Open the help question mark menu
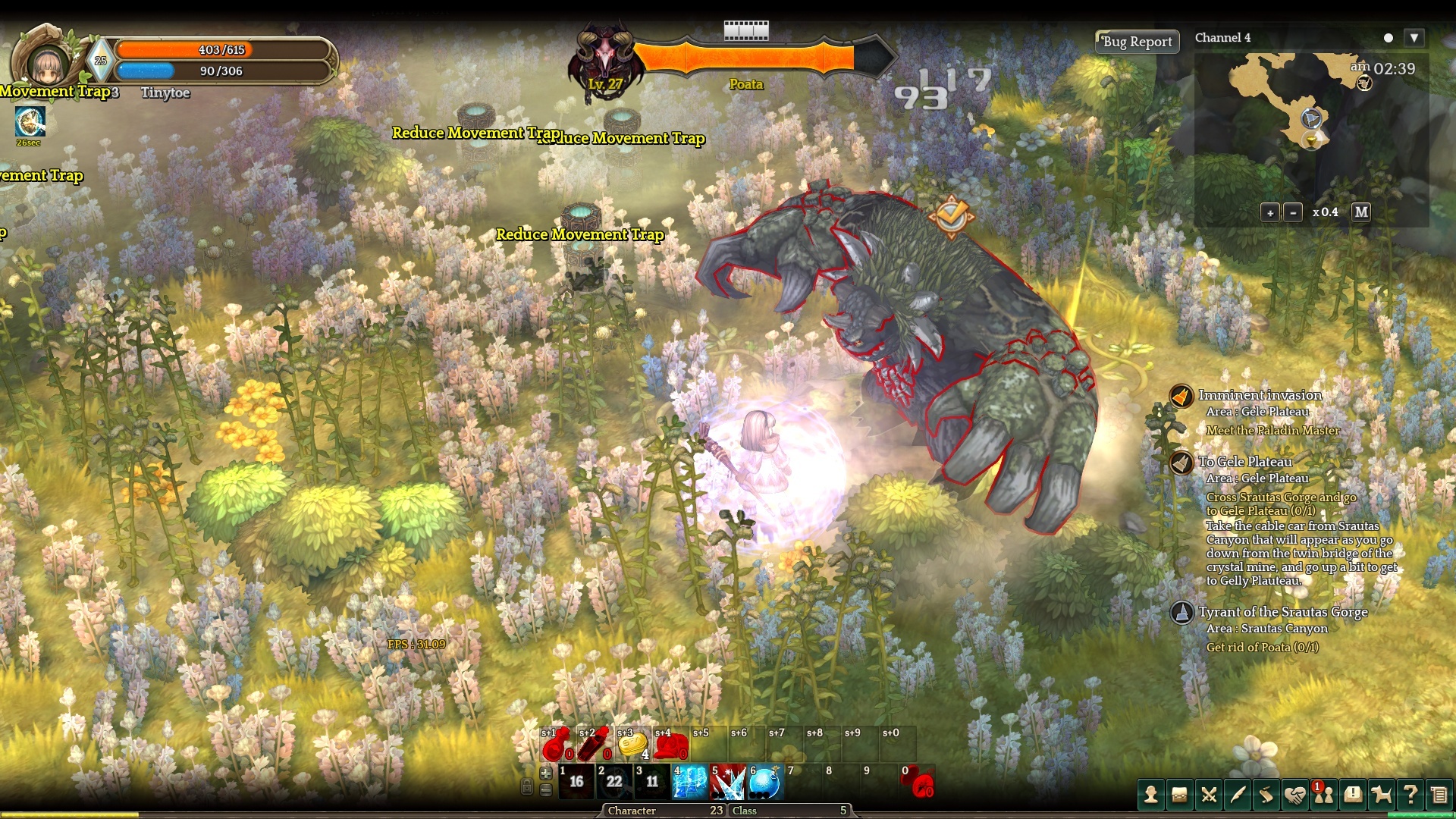Viewport: 1456px width, 819px height. pyautogui.click(x=1410, y=795)
